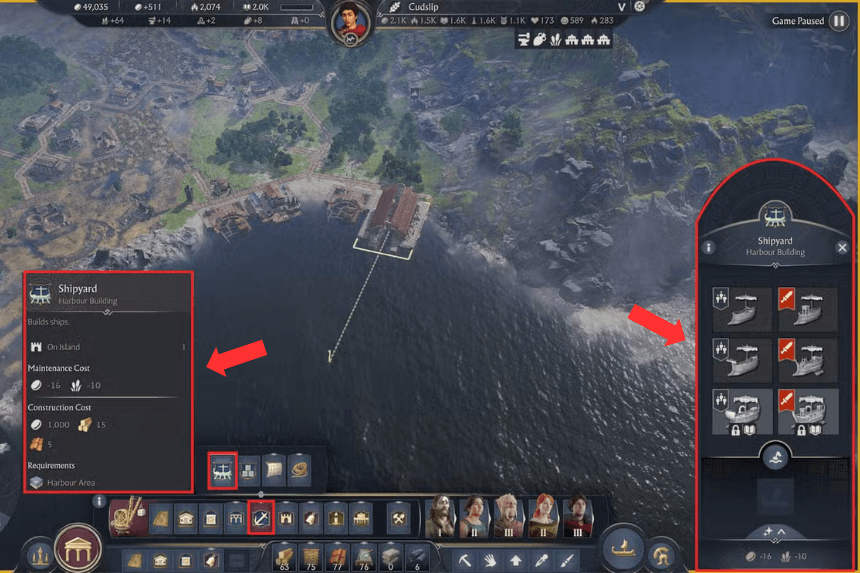Open the hammer and pick category
This screenshot has height=573, width=860.
point(397,519)
